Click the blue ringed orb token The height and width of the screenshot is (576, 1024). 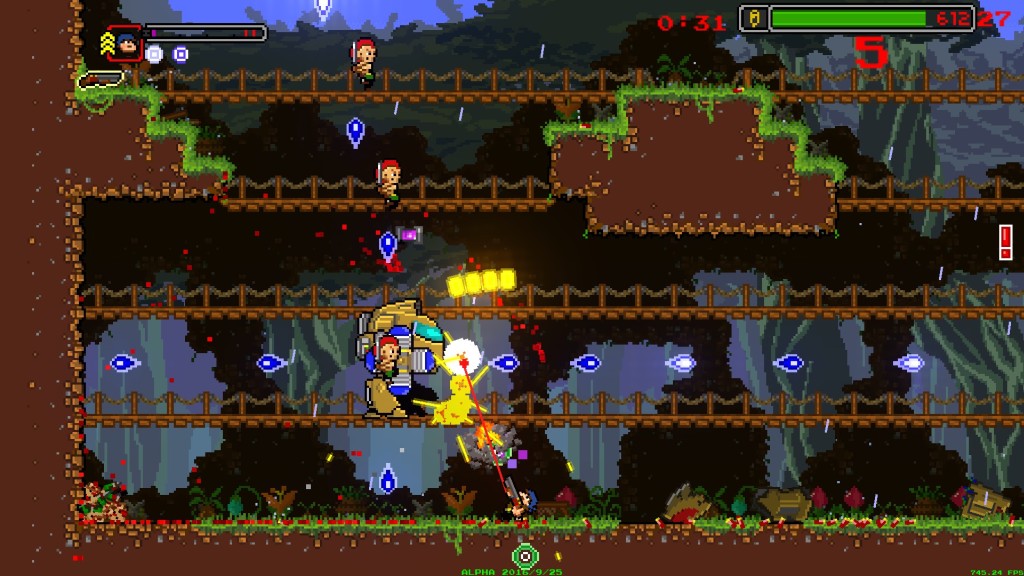[181, 54]
